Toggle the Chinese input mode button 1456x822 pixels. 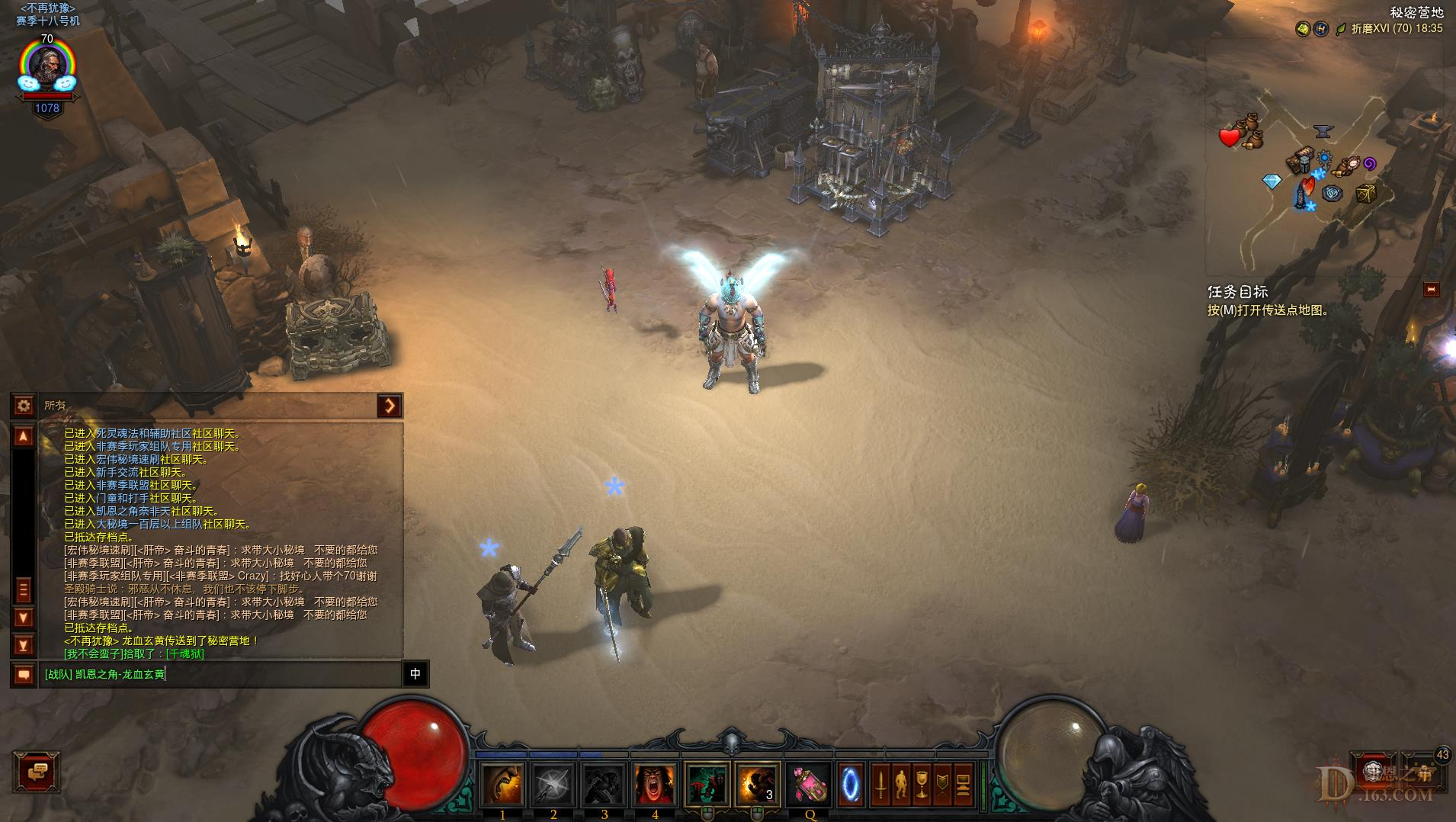(415, 674)
